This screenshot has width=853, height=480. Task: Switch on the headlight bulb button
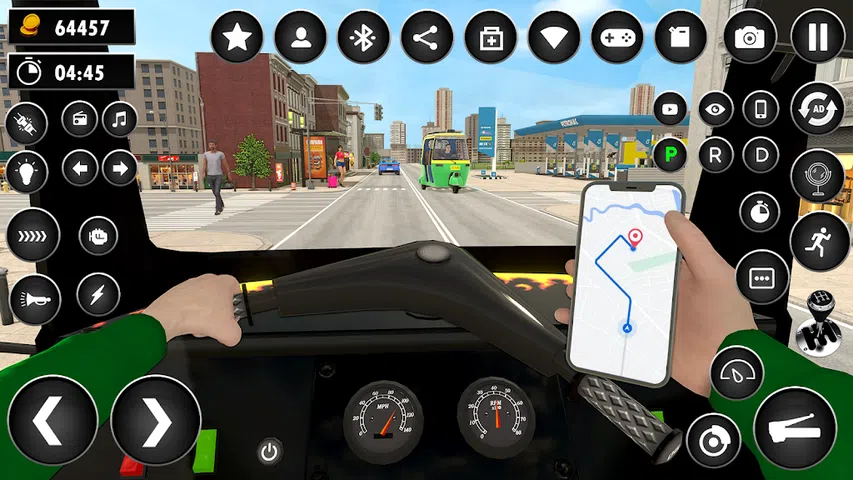coord(26,172)
